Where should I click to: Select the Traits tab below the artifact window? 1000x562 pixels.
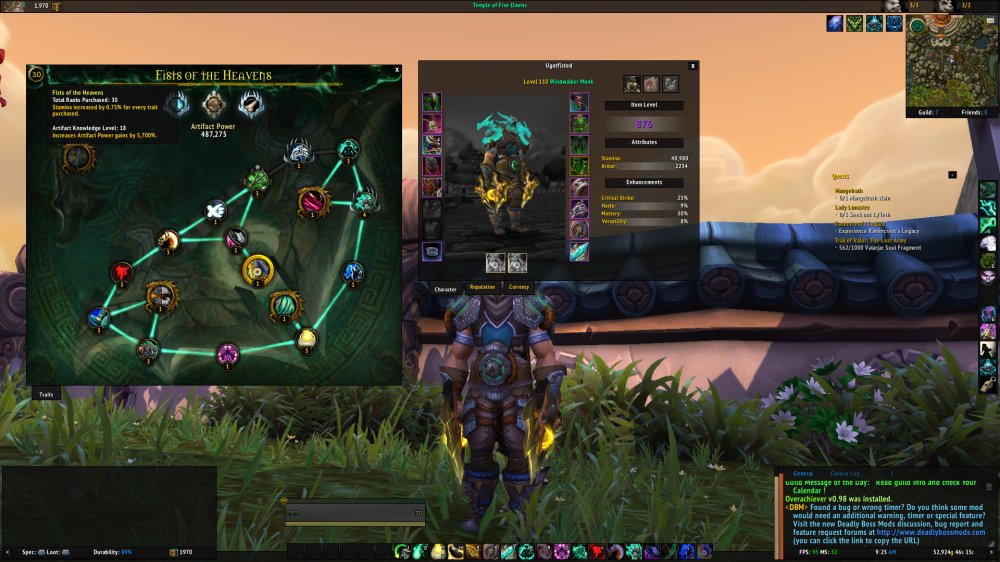pyautogui.click(x=46, y=395)
